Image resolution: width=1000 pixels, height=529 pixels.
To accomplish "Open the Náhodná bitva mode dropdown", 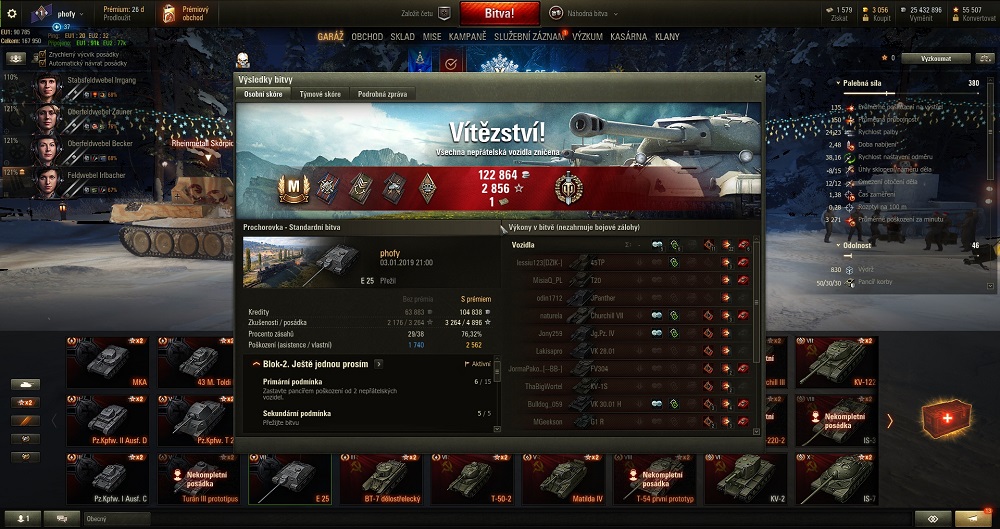I will [x=590, y=15].
